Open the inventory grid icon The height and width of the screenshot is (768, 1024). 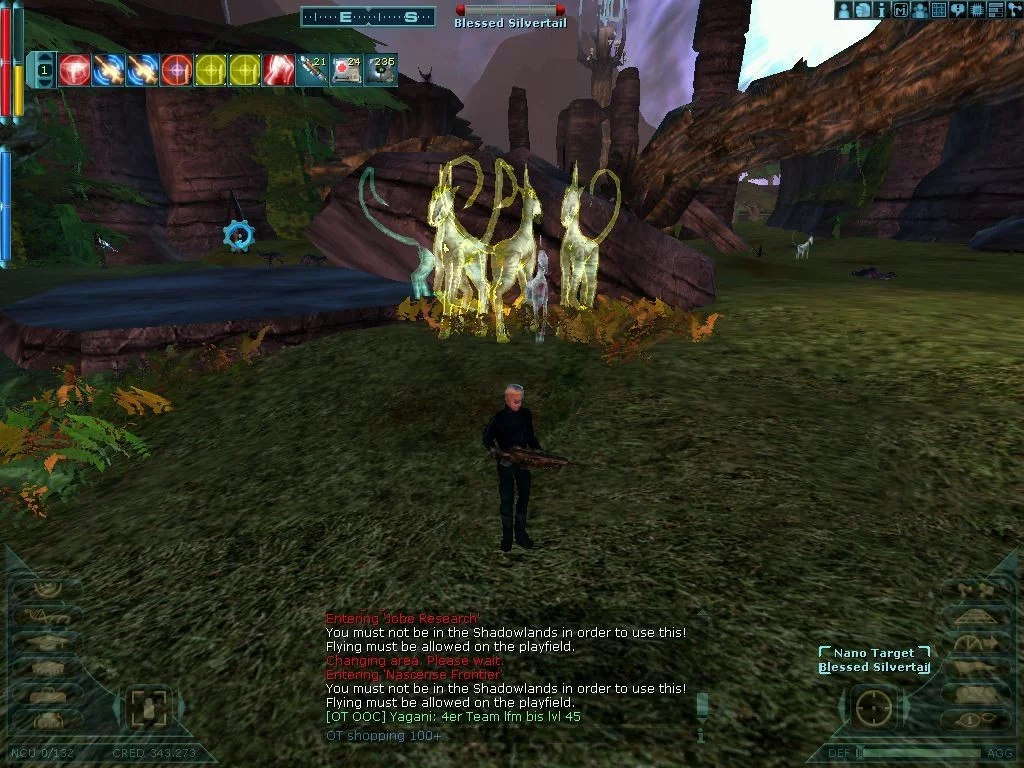coord(938,10)
